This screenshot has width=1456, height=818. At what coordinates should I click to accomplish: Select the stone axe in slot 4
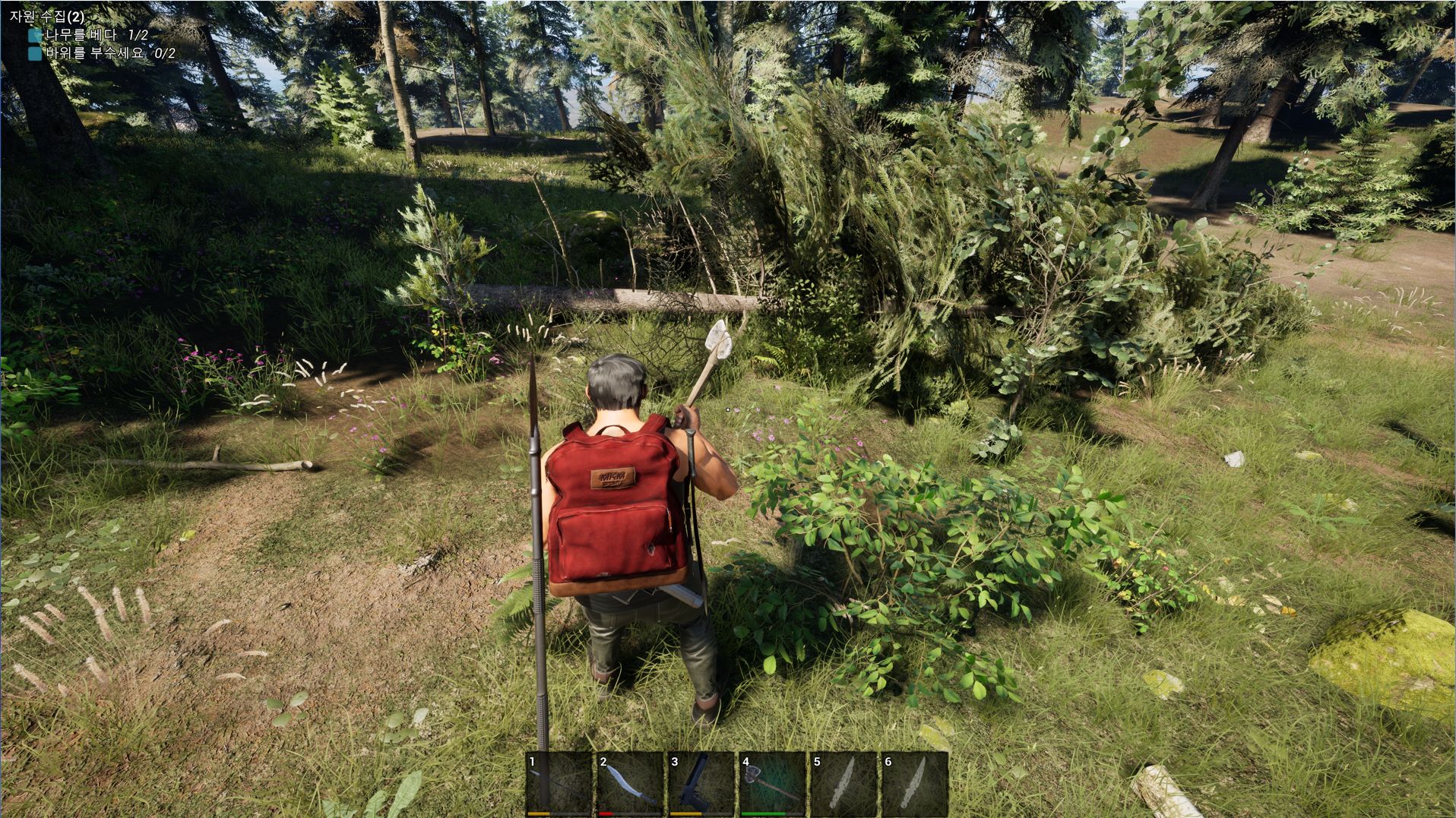pyautogui.click(x=771, y=783)
